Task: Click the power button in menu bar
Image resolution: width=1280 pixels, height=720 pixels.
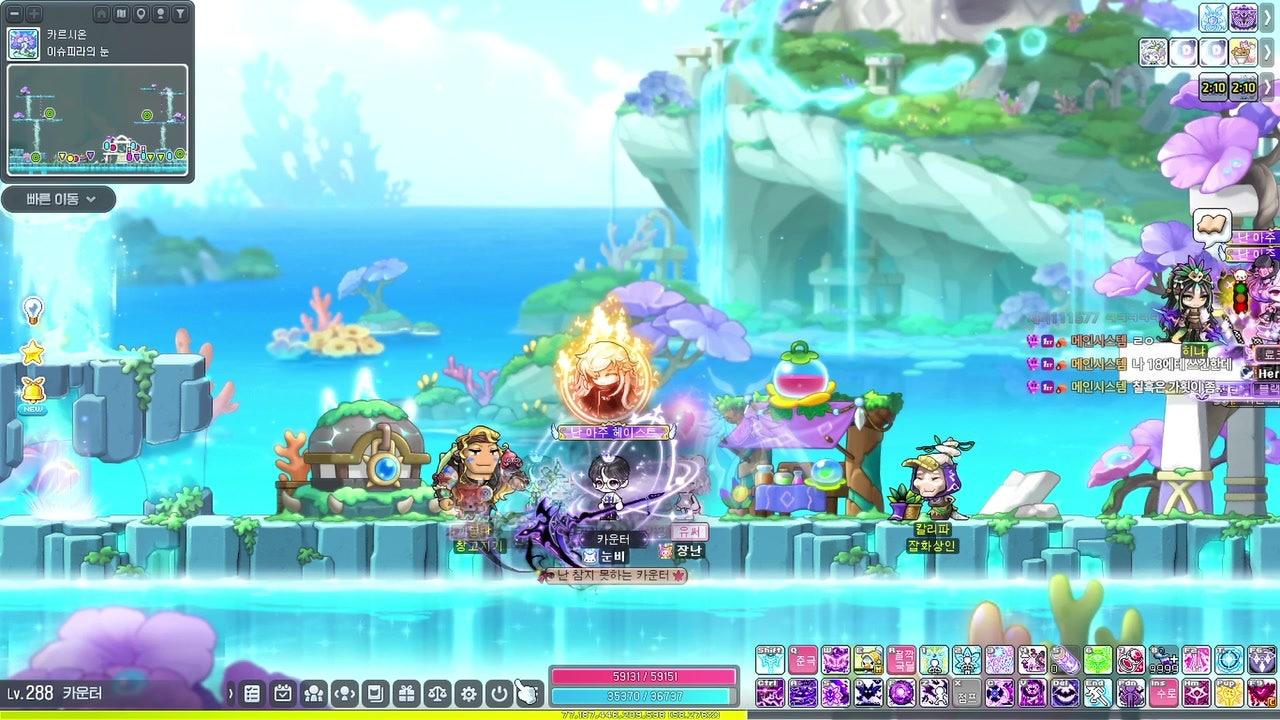Action: (x=498, y=693)
